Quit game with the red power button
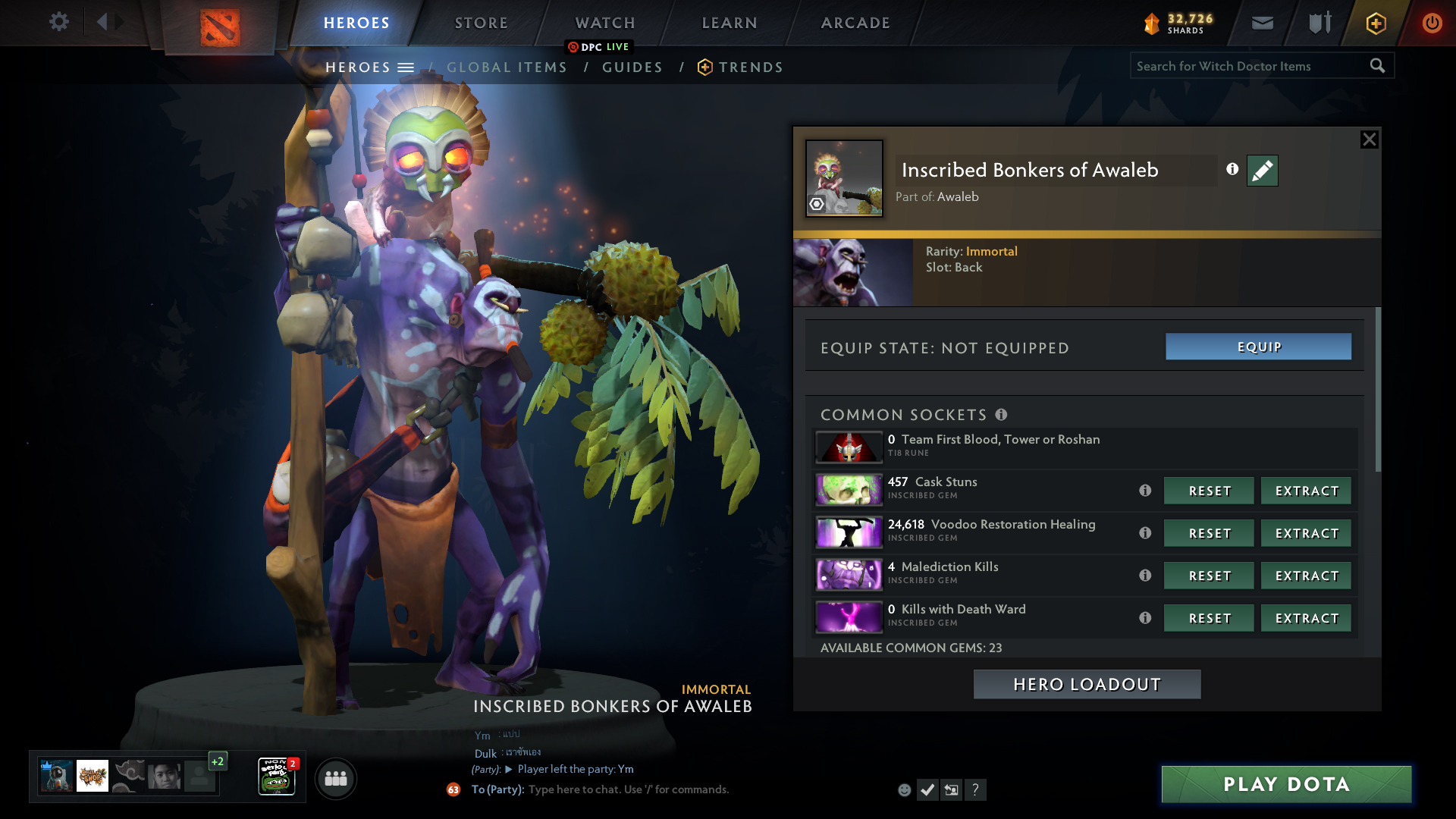This screenshot has width=1456, height=819. [x=1432, y=24]
